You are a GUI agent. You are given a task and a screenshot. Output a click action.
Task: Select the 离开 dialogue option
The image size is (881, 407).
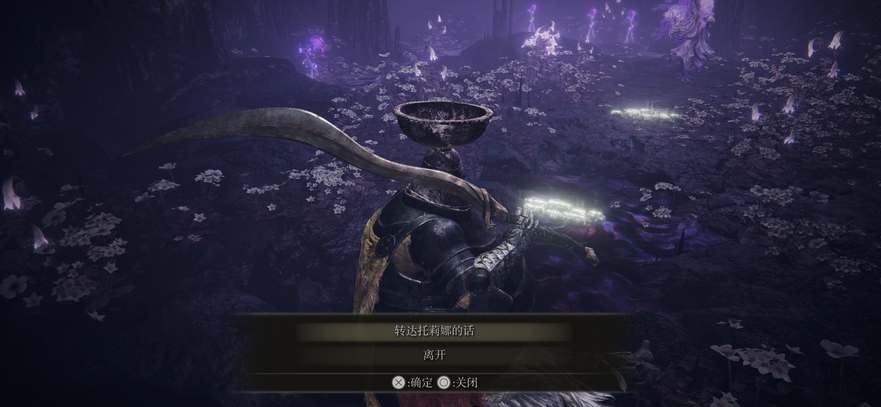click(433, 355)
